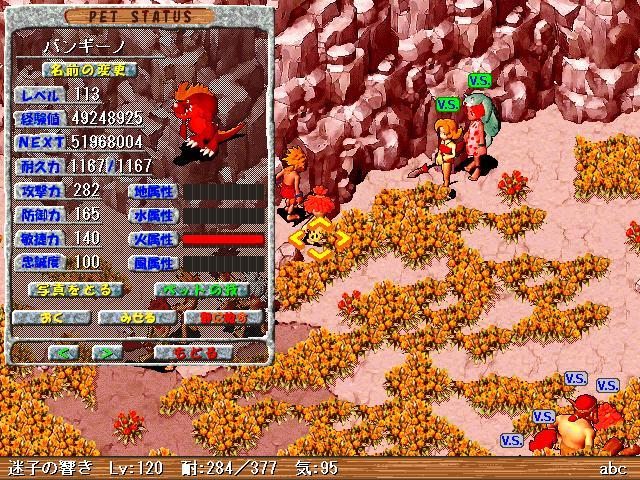
Task: Click the red-text button beside みせる
Action: (x=223, y=318)
